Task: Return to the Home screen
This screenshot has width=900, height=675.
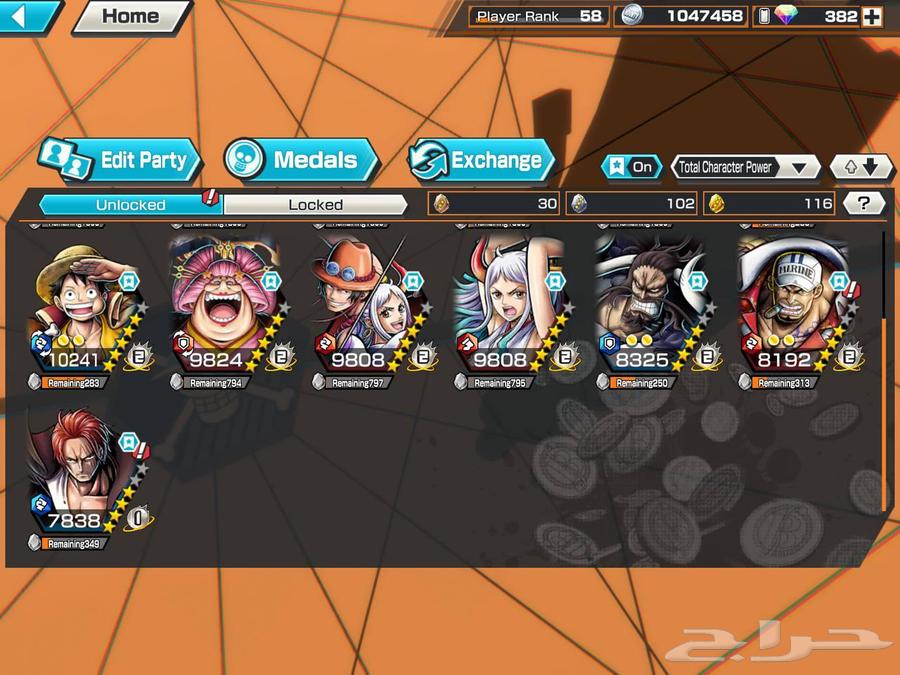Action: click(x=131, y=16)
